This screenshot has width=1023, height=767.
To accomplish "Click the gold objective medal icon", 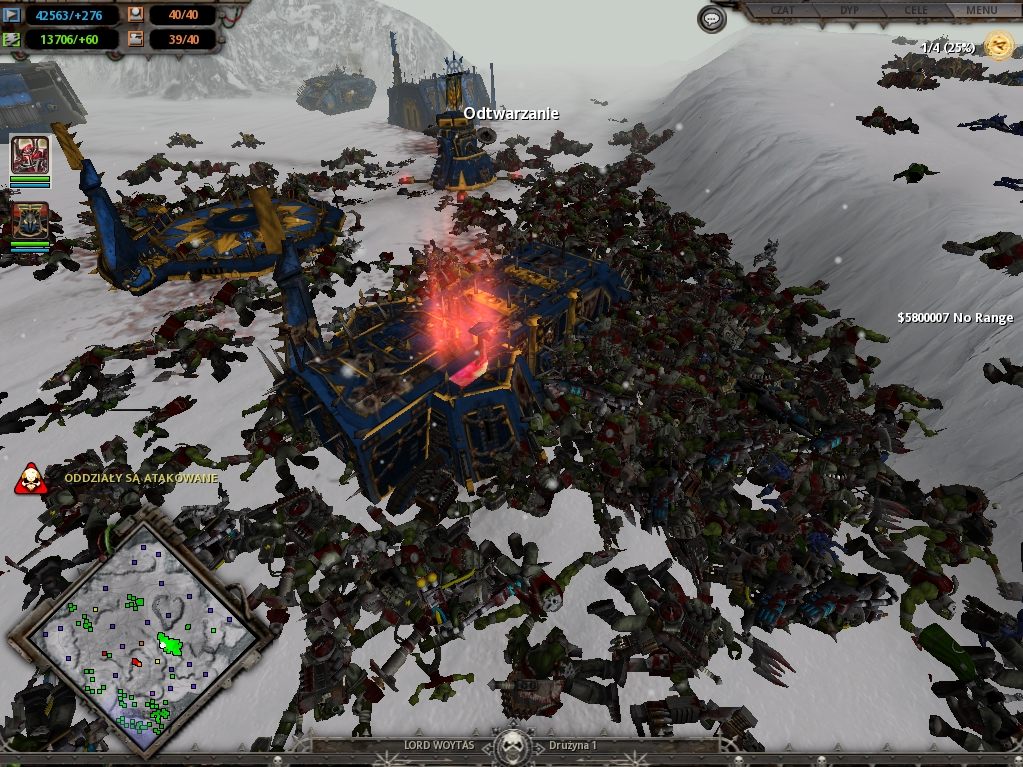I will click(x=998, y=44).
